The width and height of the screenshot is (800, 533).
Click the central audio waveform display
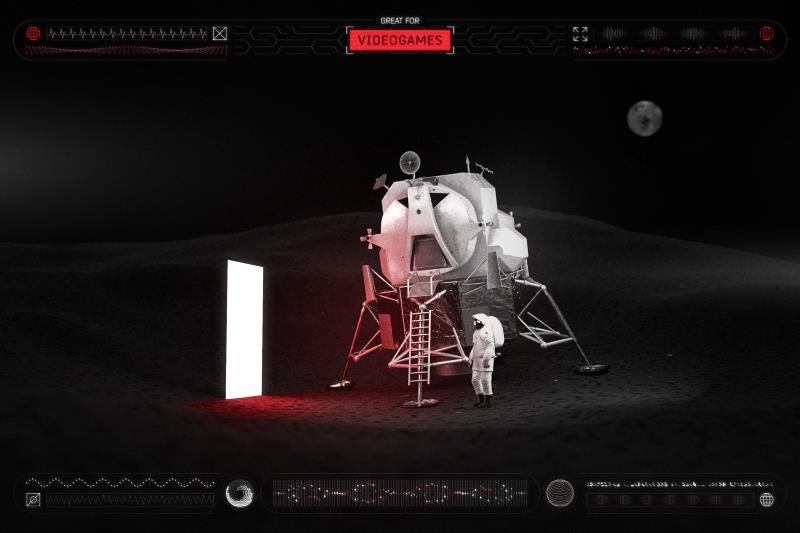400,493
